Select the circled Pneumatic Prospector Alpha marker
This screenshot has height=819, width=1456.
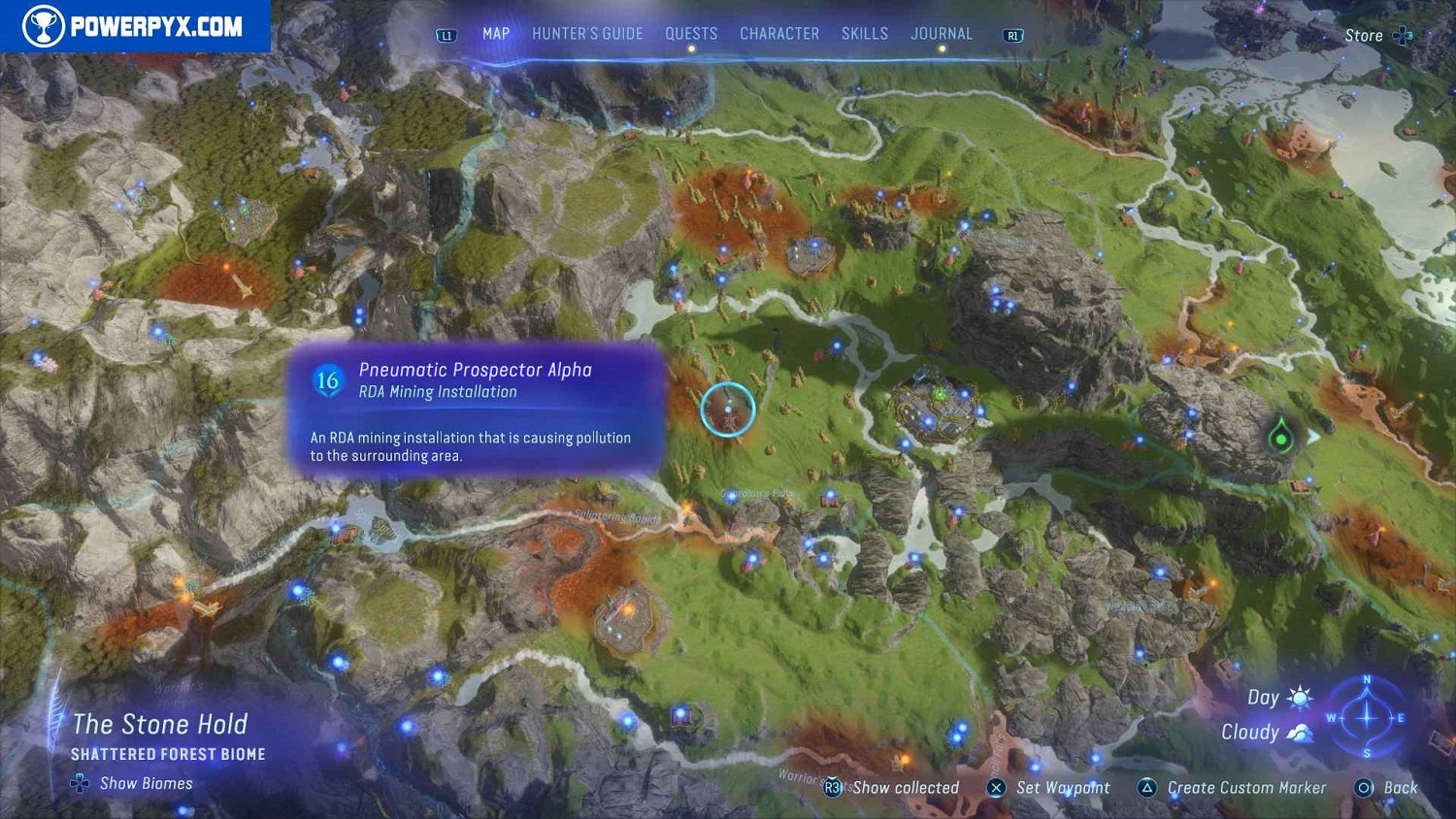(x=728, y=409)
